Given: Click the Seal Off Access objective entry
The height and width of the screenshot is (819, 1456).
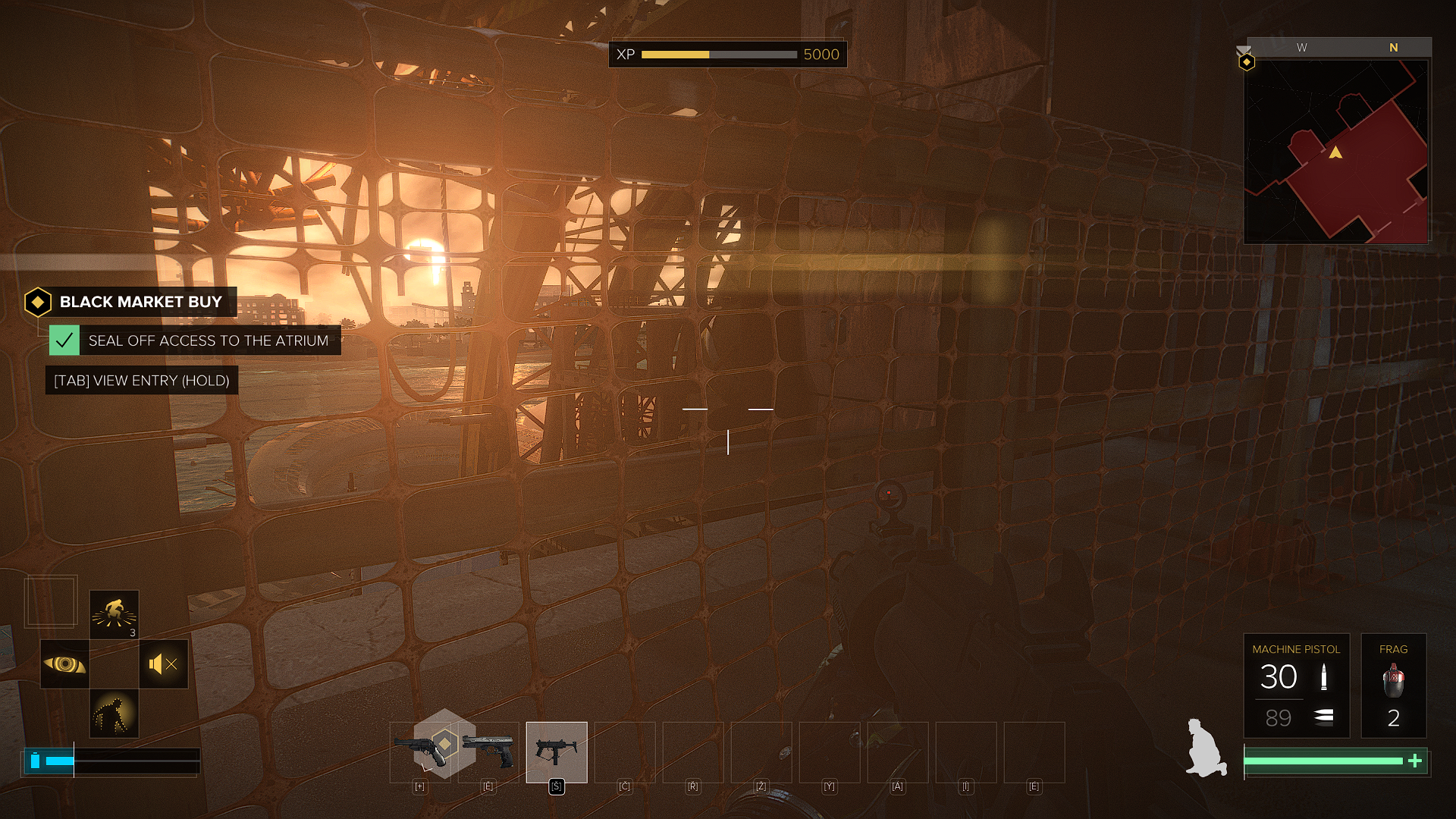Looking at the screenshot, I should tap(195, 340).
